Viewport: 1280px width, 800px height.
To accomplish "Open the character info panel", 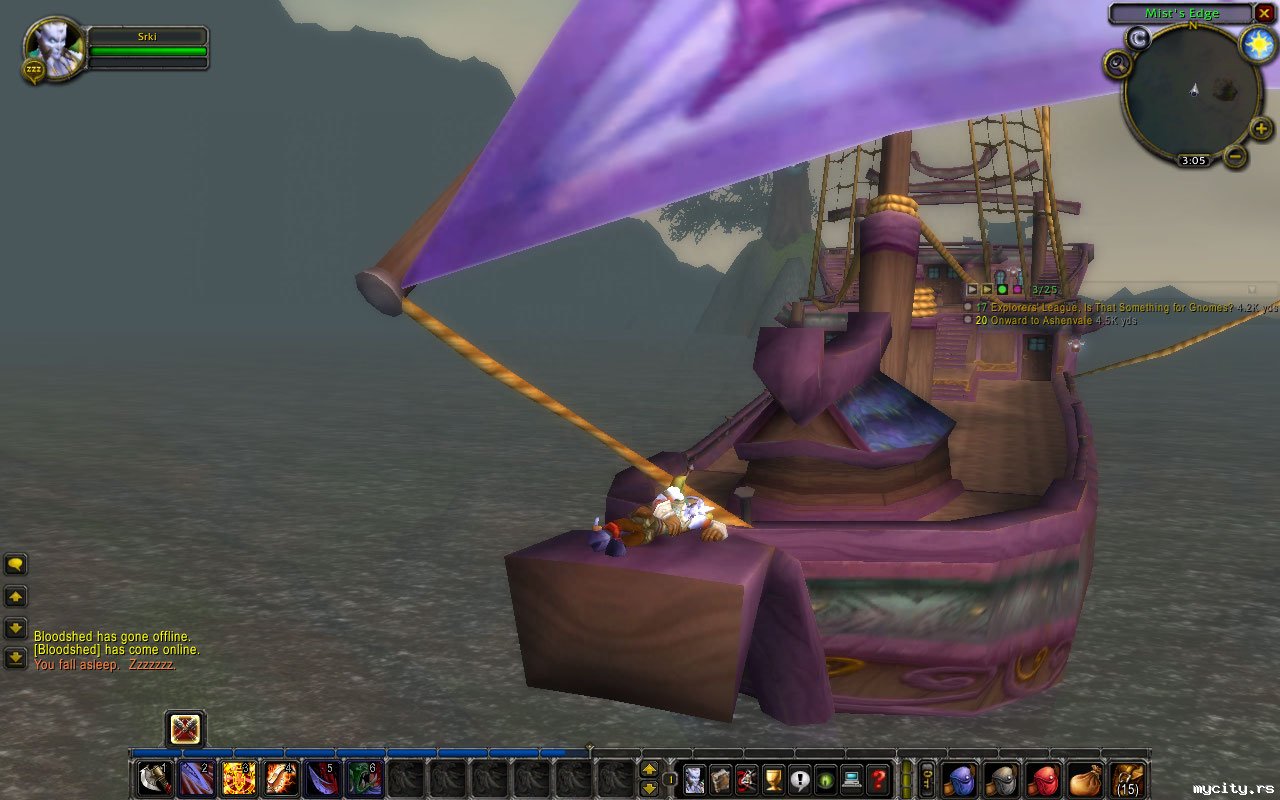I will tap(696, 778).
